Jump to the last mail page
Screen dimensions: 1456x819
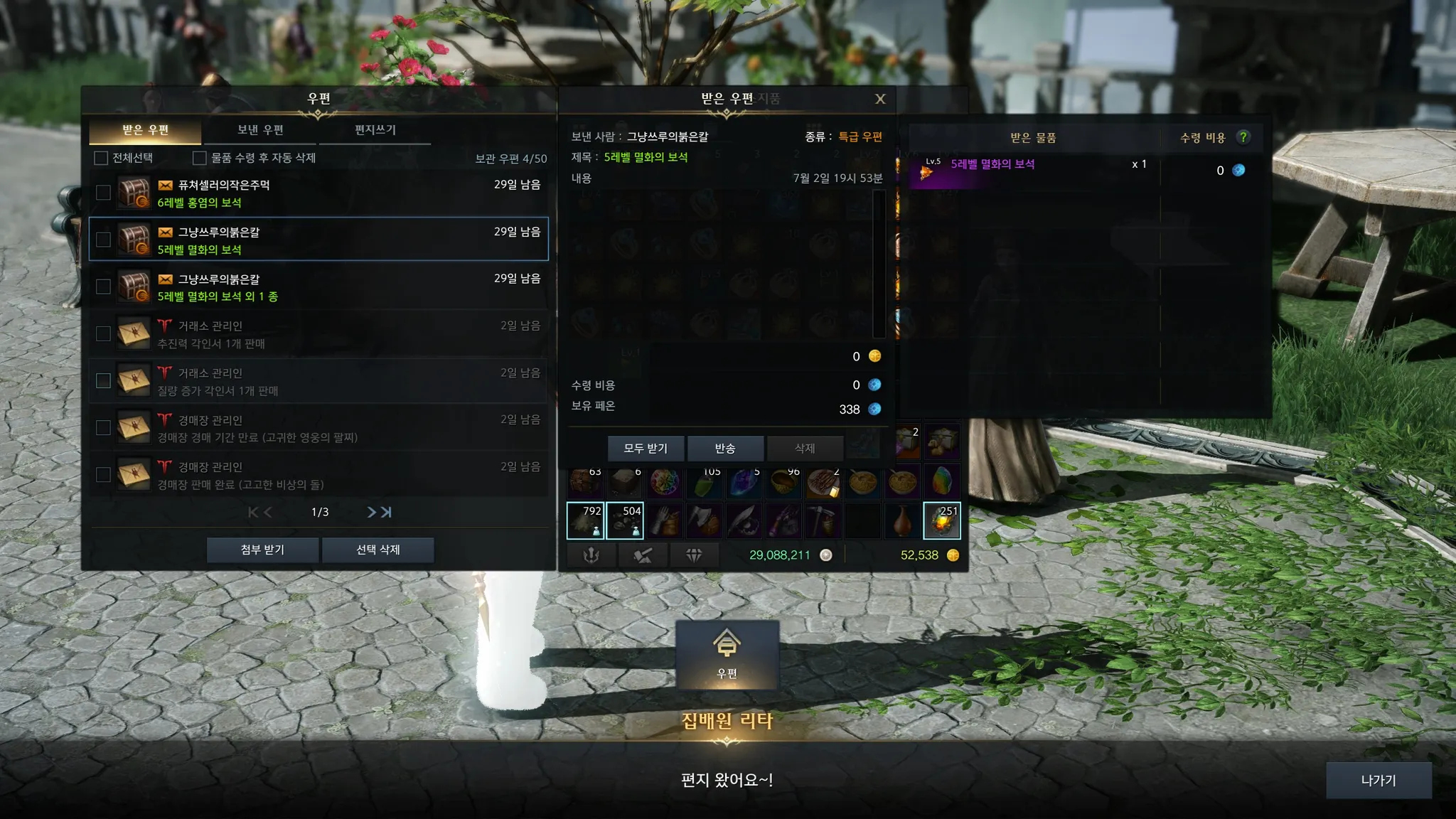pyautogui.click(x=386, y=512)
